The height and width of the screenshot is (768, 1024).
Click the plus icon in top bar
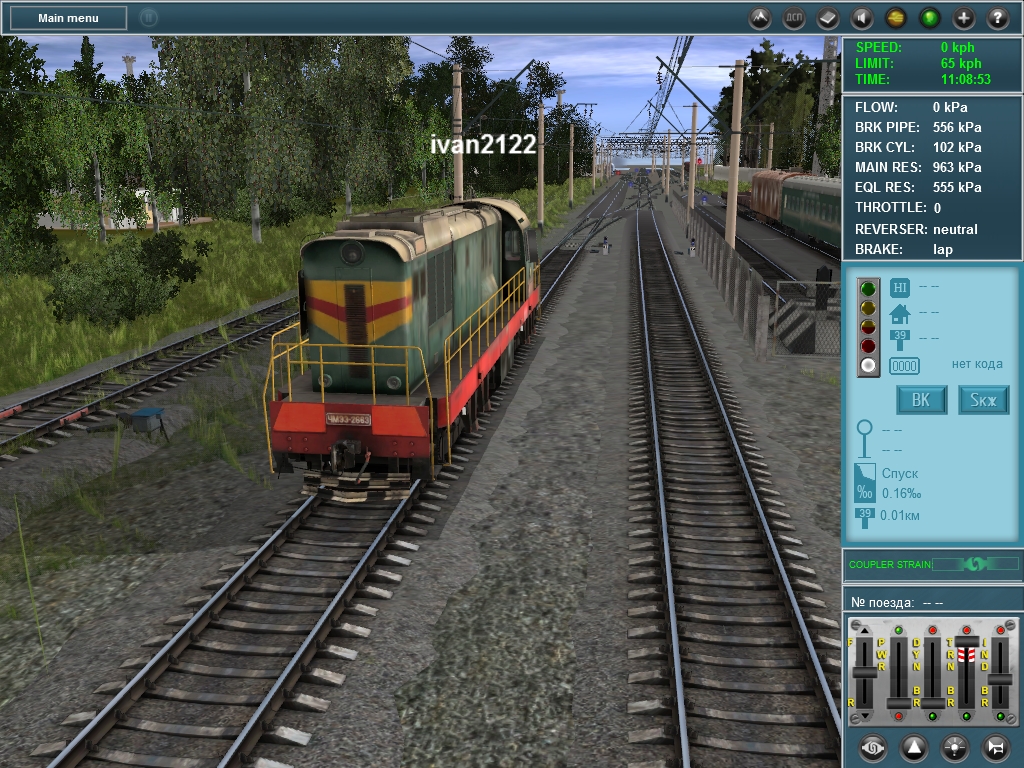tap(964, 18)
